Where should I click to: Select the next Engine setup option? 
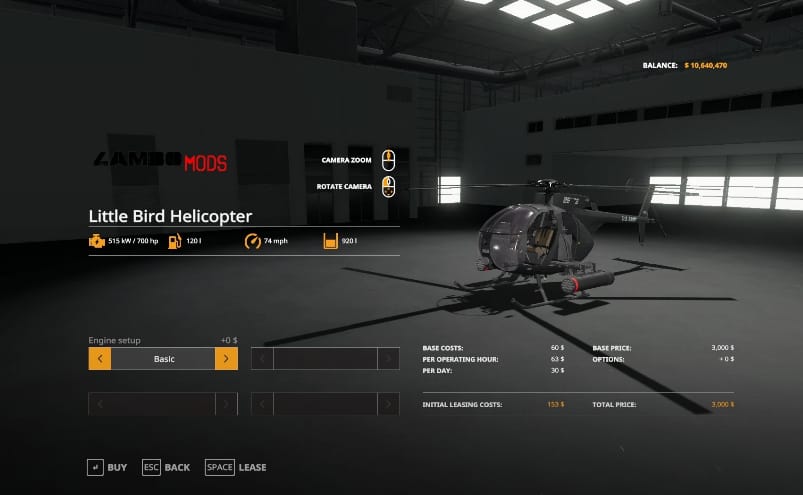(x=227, y=359)
